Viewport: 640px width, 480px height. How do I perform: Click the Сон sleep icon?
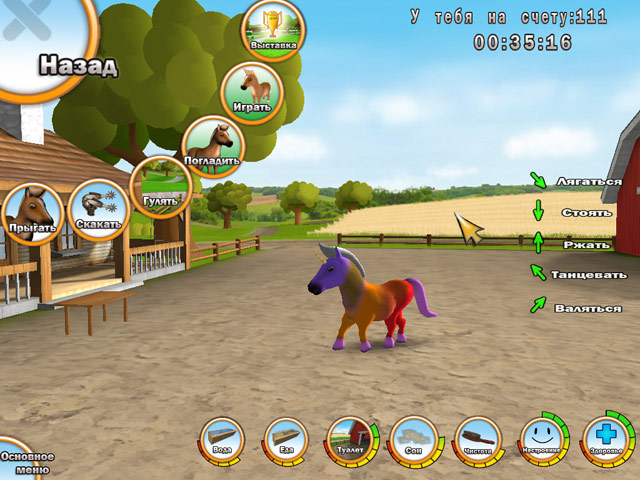pos(414,440)
